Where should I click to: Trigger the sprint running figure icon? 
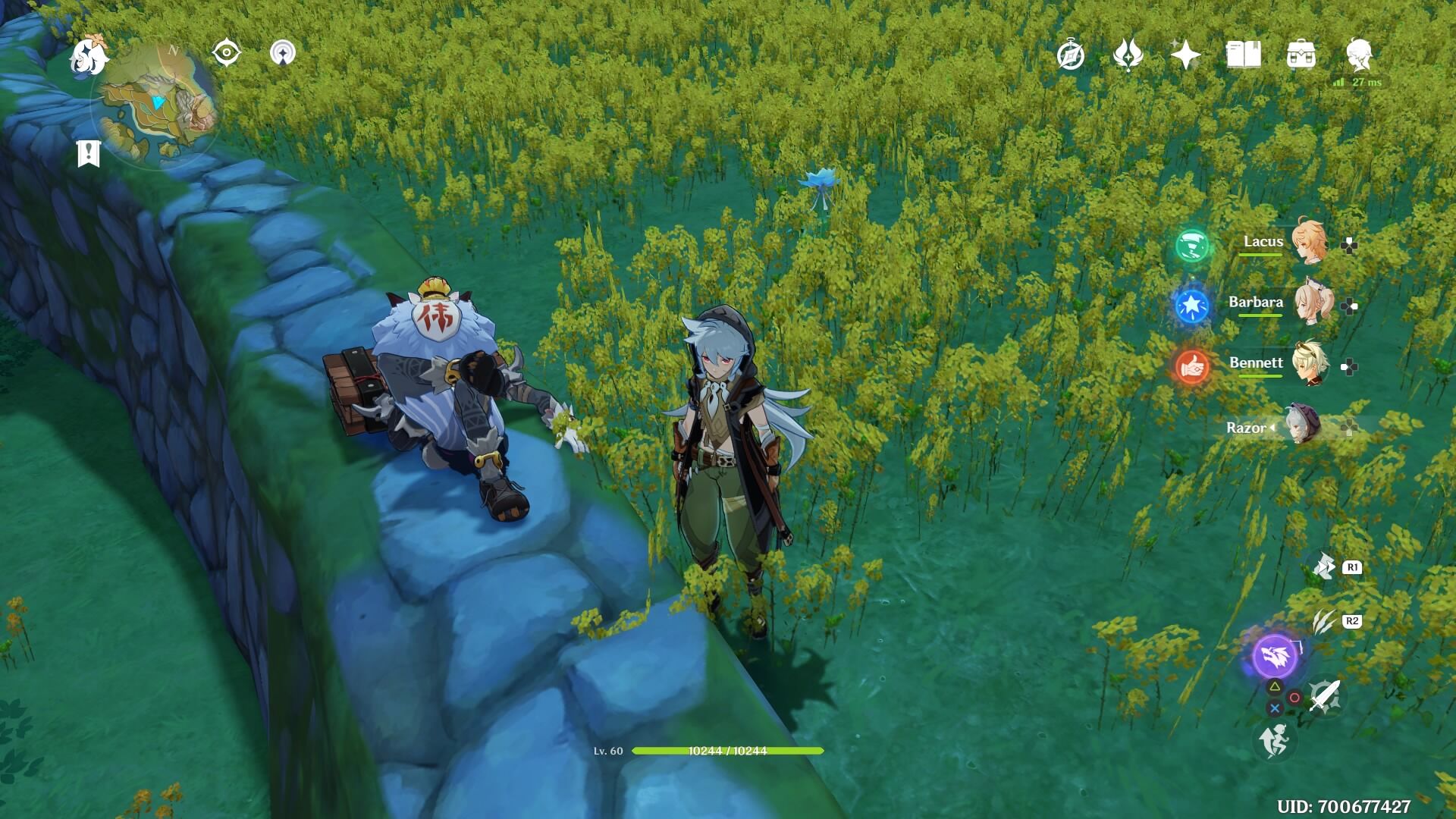pos(1275,740)
